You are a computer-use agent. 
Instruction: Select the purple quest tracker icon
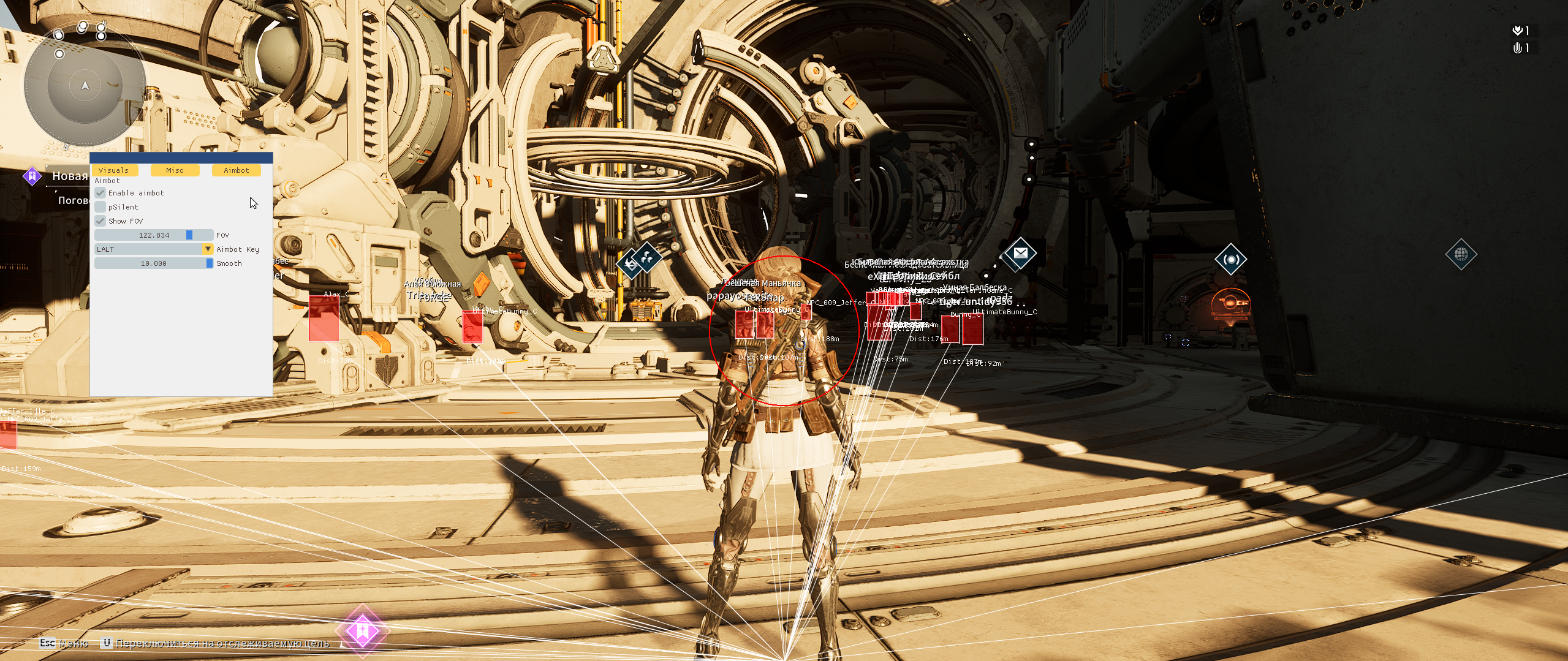coord(32,176)
